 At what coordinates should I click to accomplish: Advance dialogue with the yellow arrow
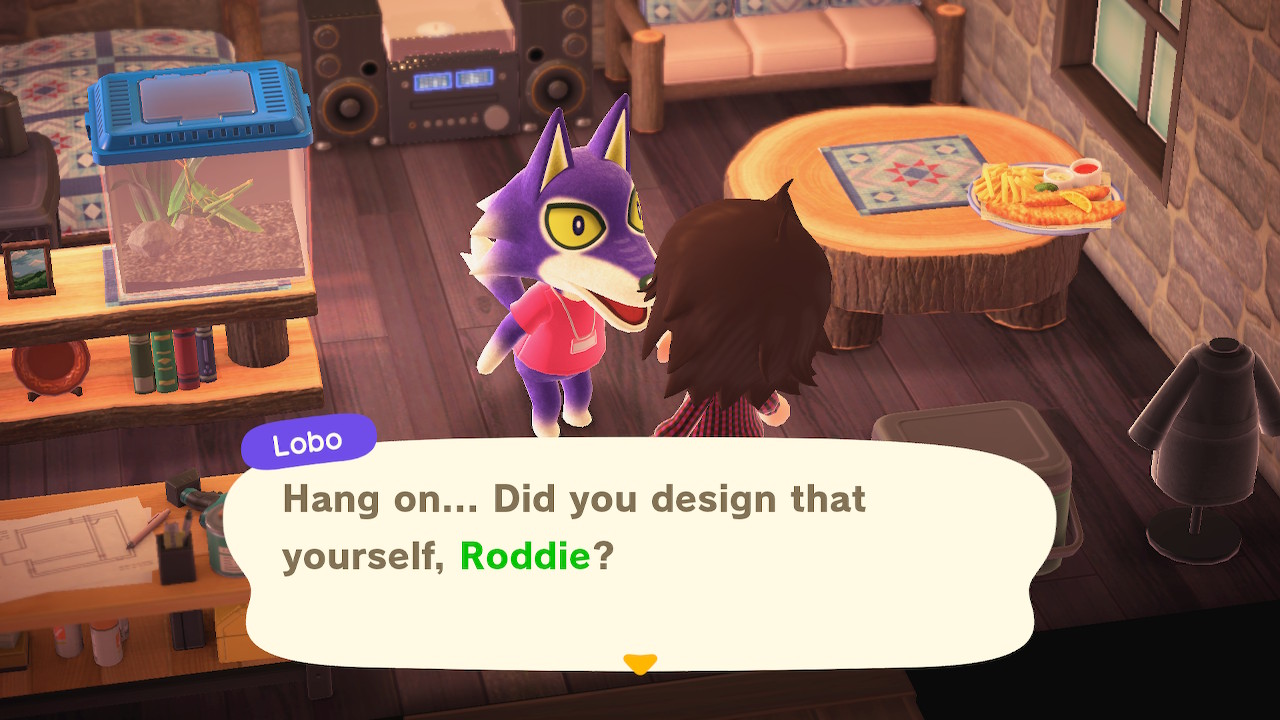[x=639, y=663]
